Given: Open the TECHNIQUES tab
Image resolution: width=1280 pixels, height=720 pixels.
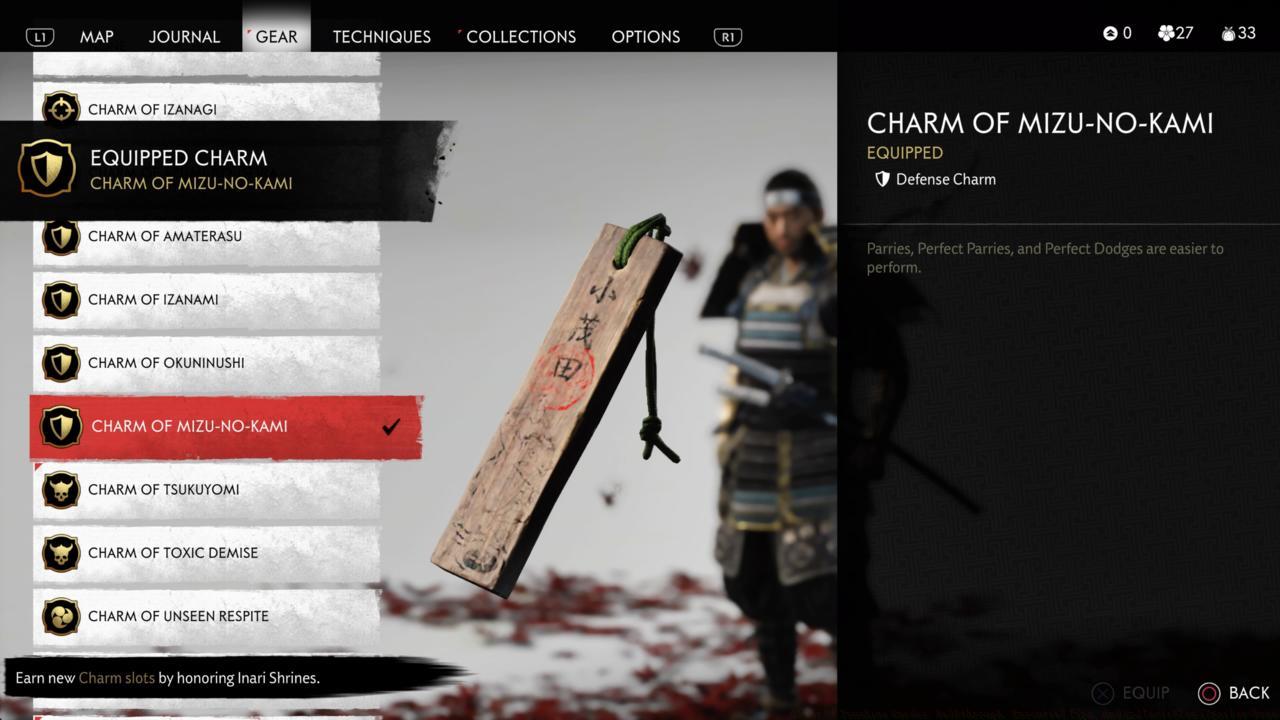Looking at the screenshot, I should pyautogui.click(x=381, y=36).
